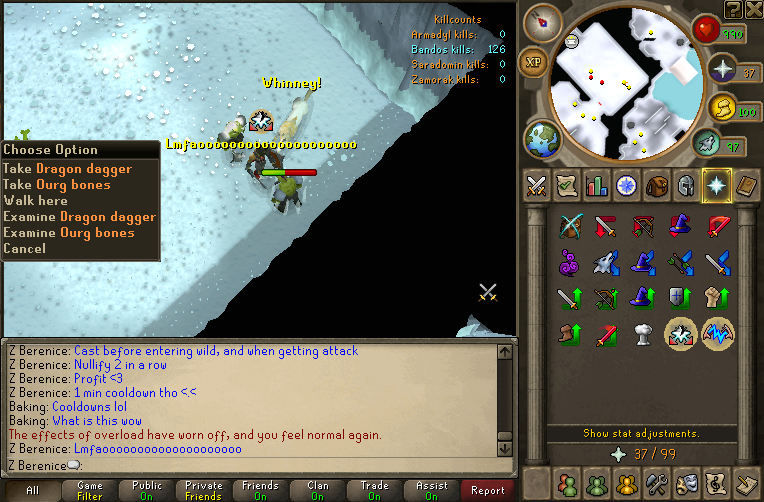This screenshot has width=764, height=502.
Task: Select Examine Dragon dagger option
Action: coord(79,217)
